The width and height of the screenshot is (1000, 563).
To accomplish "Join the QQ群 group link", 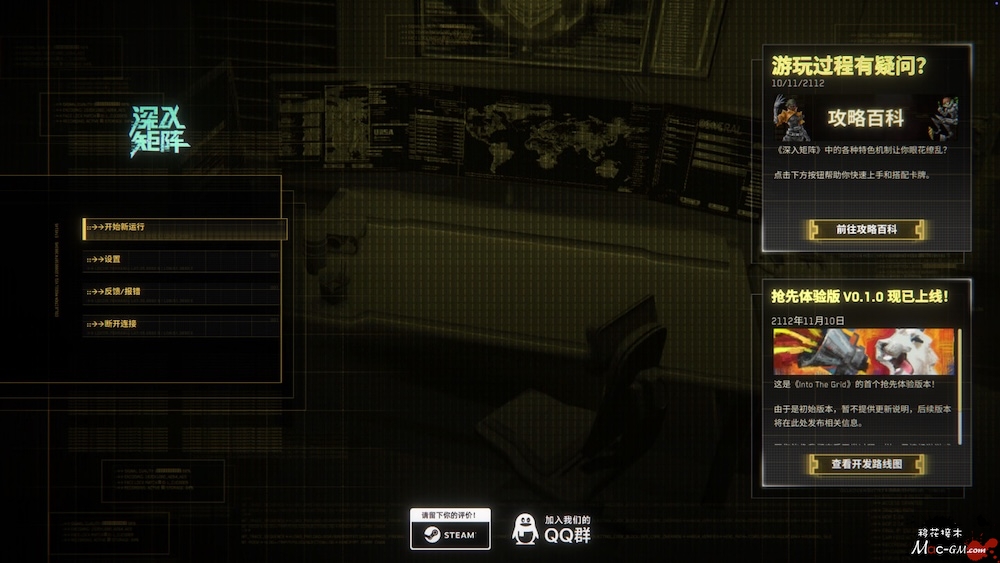I will 552,529.
